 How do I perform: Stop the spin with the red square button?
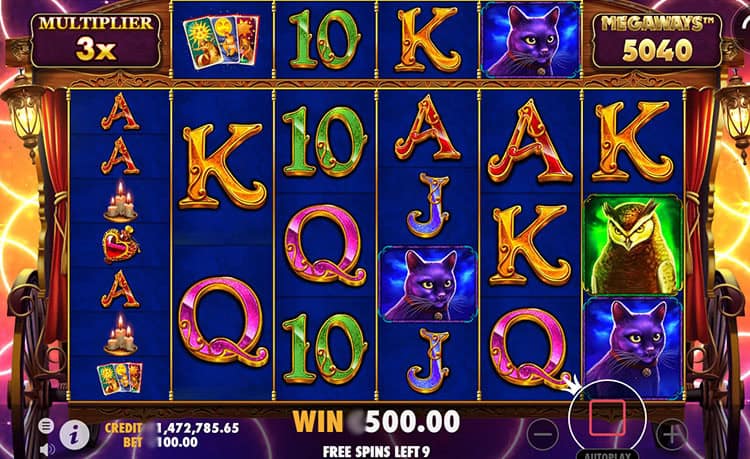[607, 419]
